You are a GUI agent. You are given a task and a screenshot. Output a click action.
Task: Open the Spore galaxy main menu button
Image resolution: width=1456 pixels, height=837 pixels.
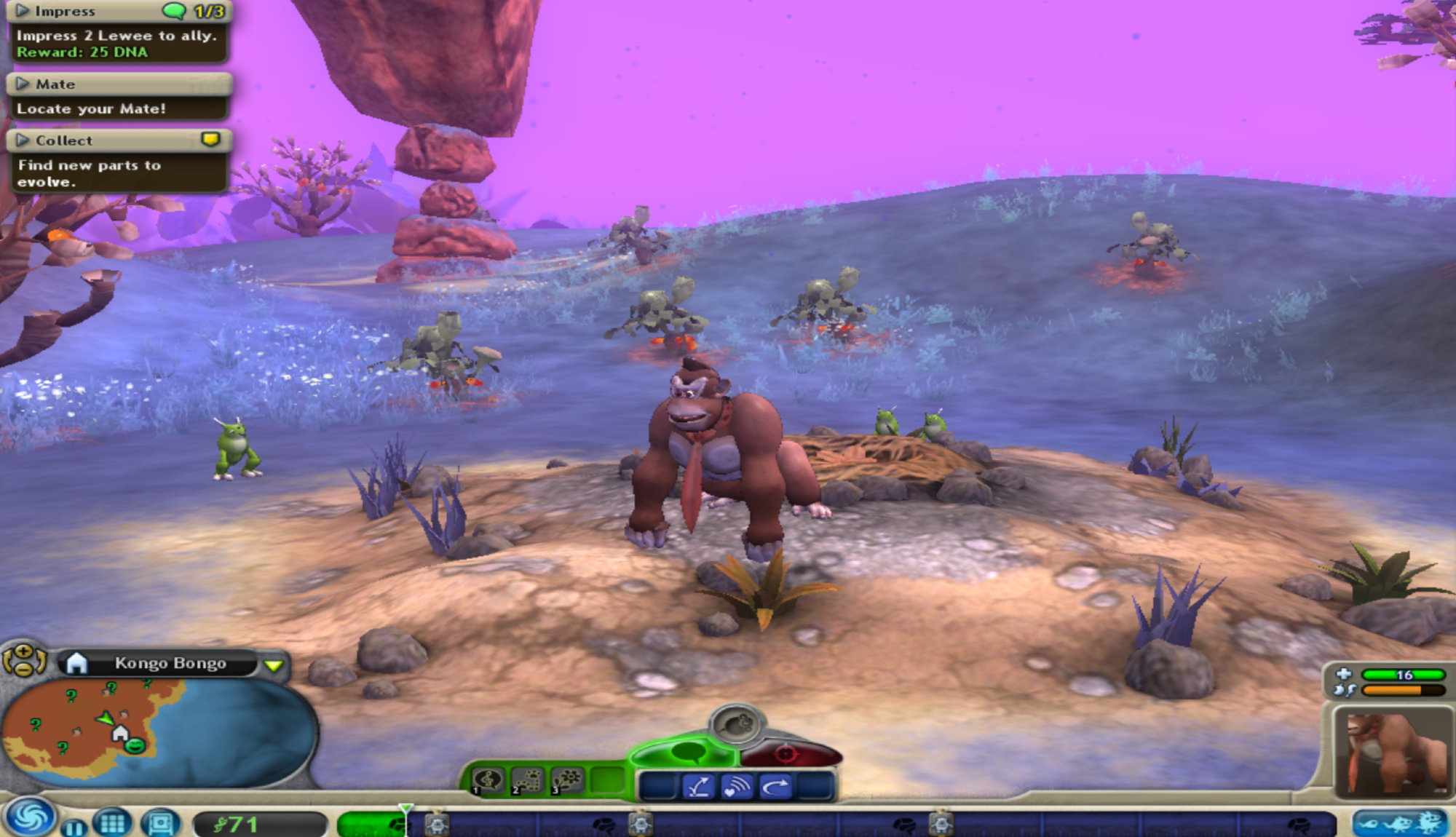pos(29,818)
